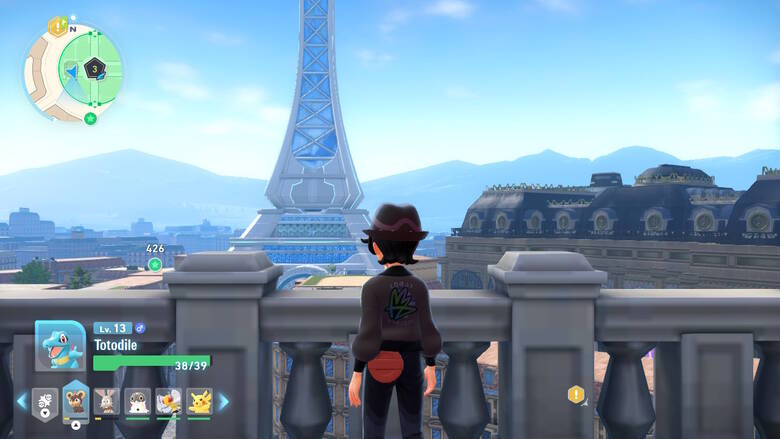Click the green star marker on minimap edge
The height and width of the screenshot is (439, 780).
pos(91,118)
